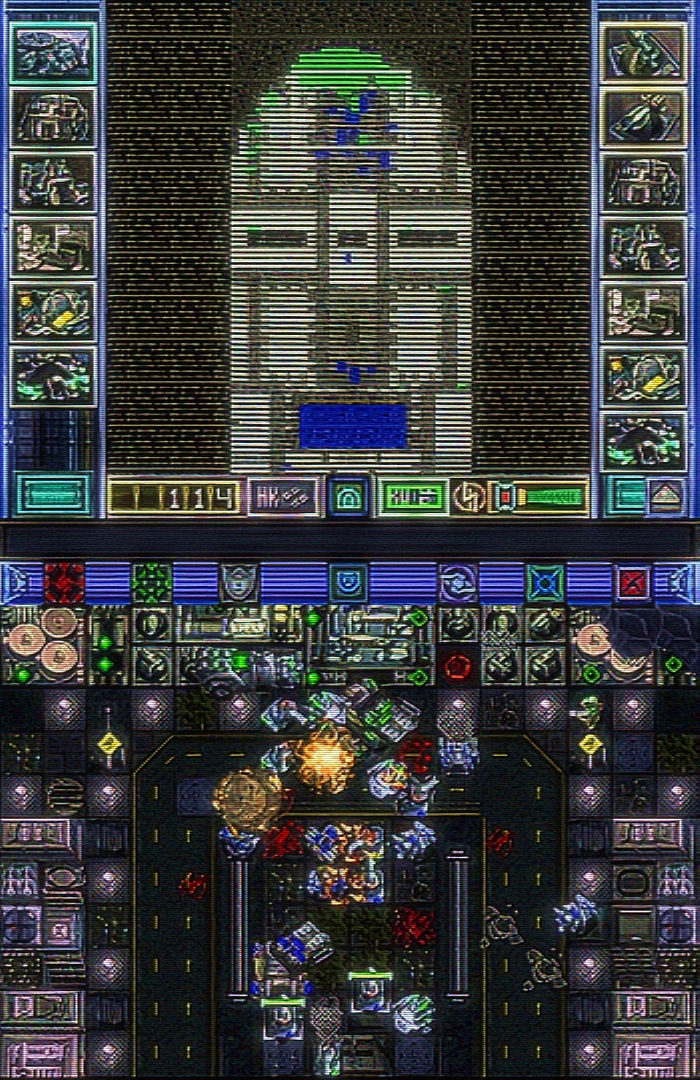Click the wide teal button under left sidebar

tap(52, 495)
